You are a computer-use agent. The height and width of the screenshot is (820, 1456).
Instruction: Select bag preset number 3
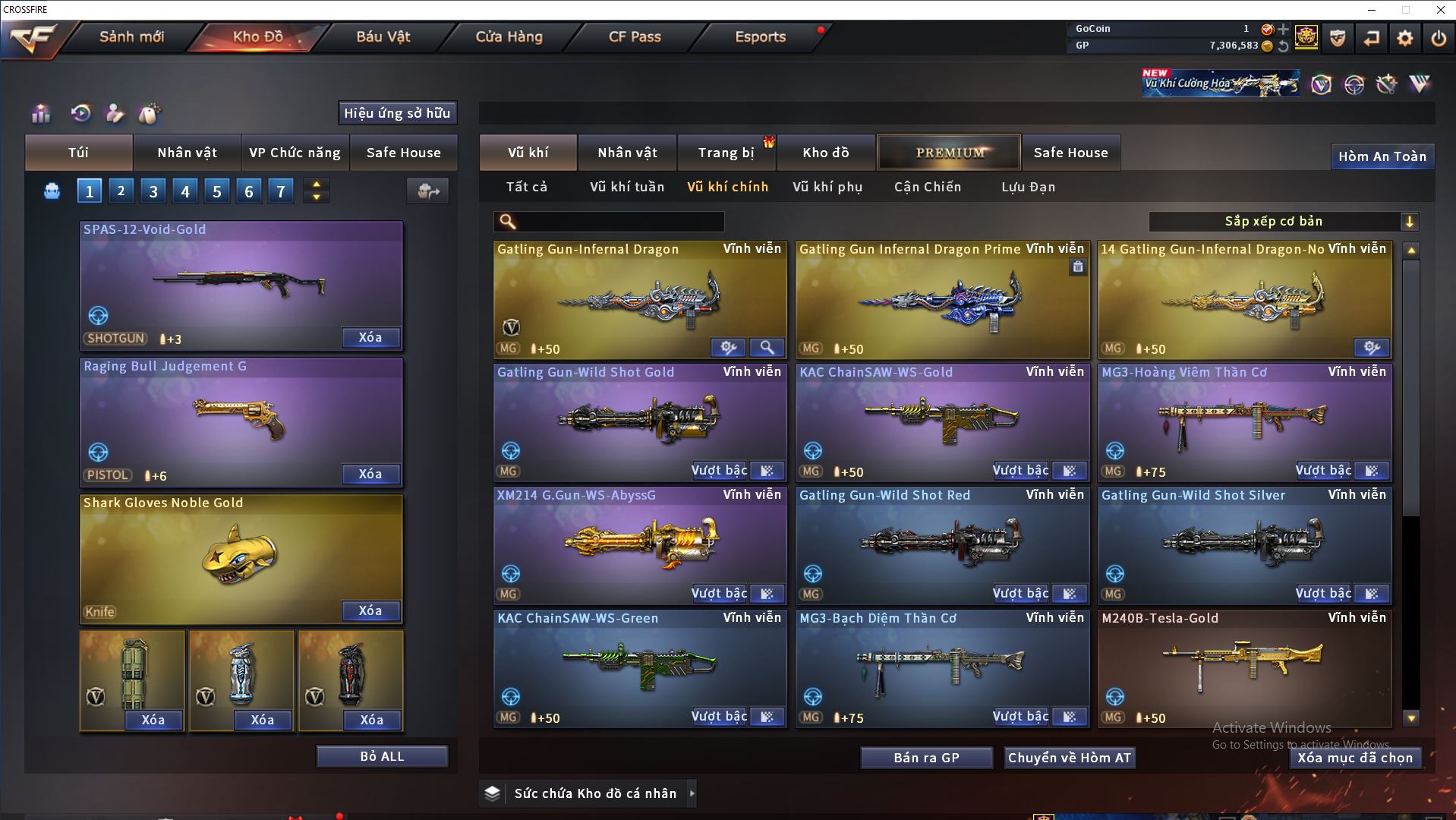[153, 191]
